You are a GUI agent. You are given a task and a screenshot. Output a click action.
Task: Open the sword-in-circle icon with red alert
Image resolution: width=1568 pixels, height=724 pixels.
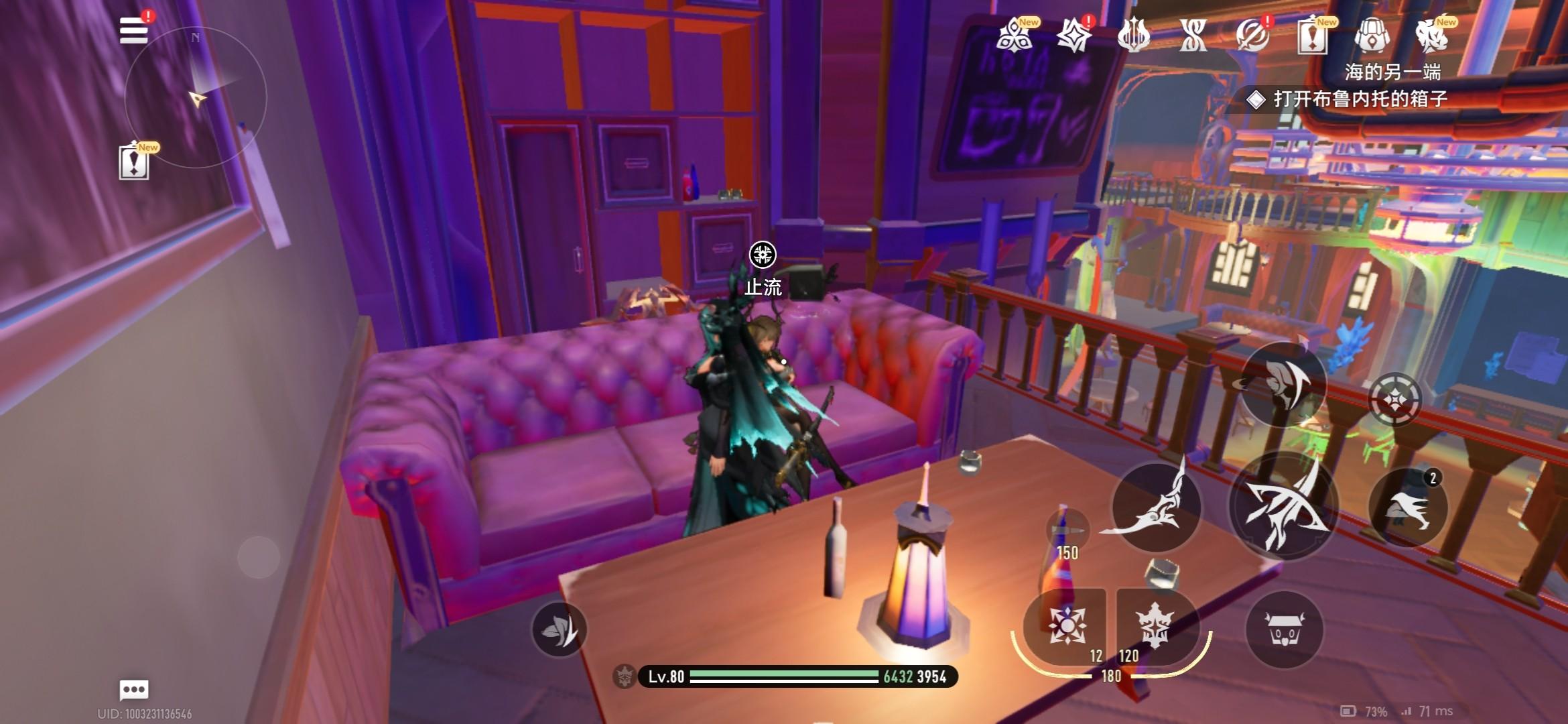click(x=1252, y=36)
